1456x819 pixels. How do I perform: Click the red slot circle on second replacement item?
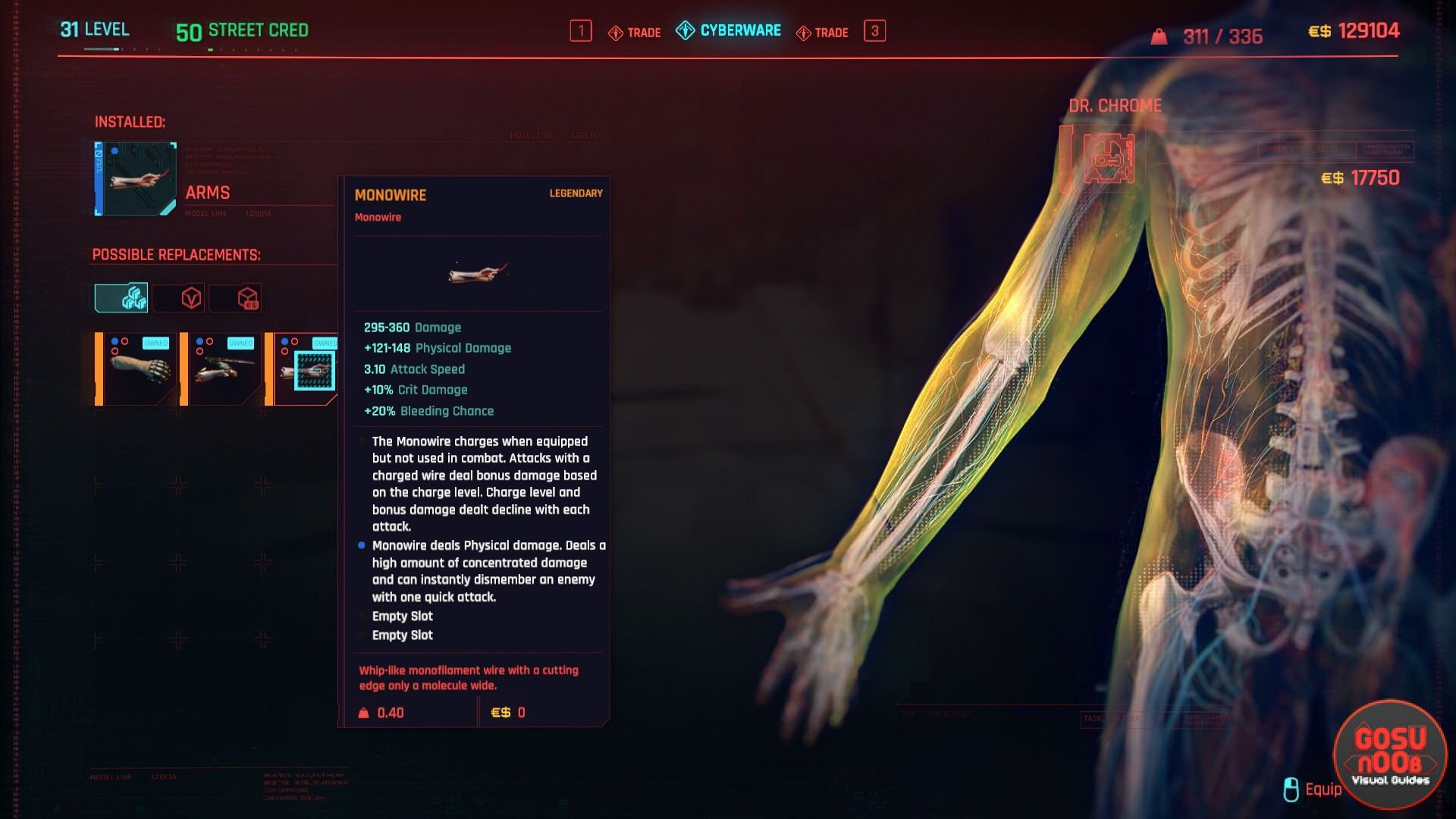pyautogui.click(x=210, y=342)
